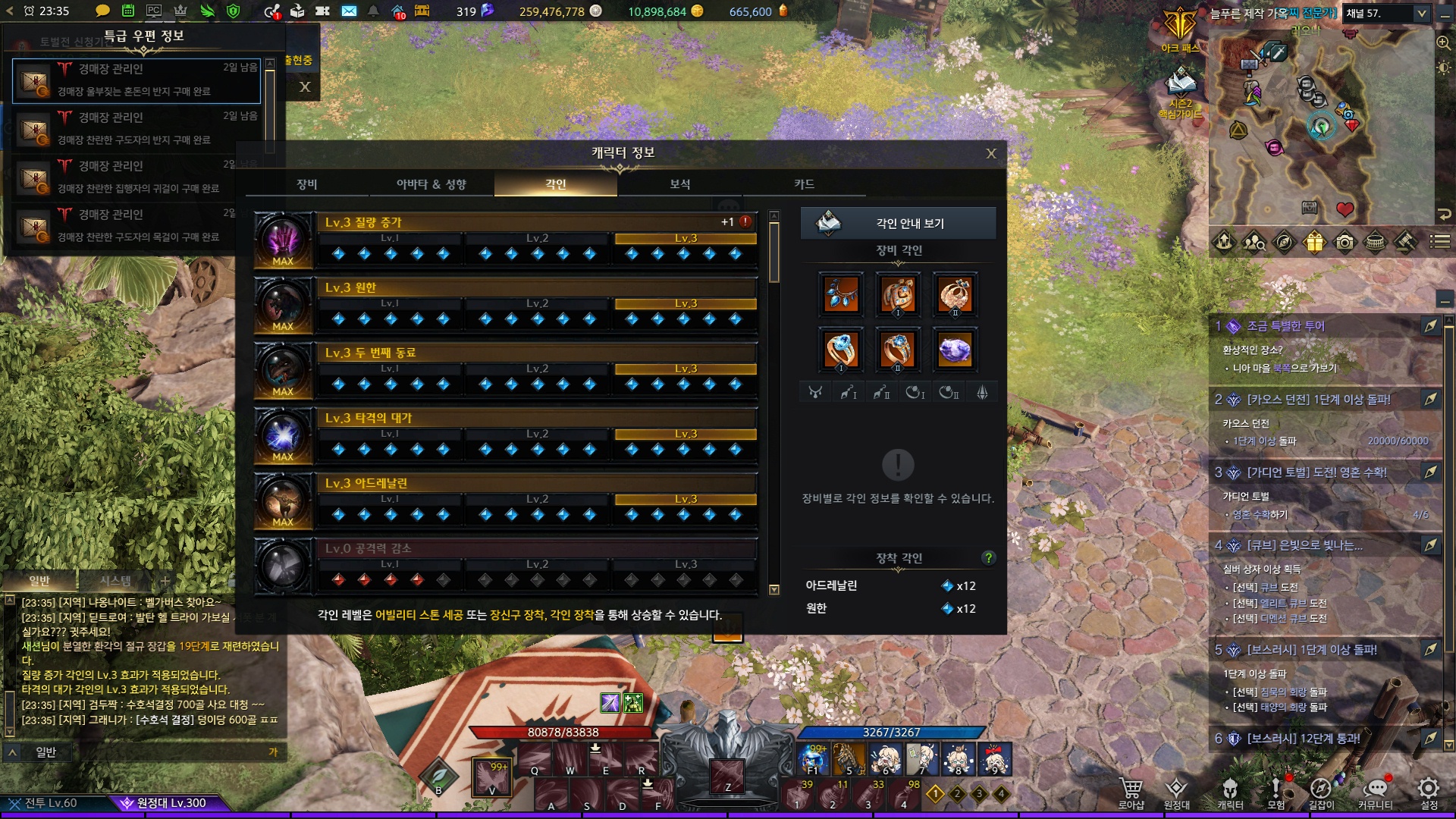The height and width of the screenshot is (819, 1456).
Task: Select the necklace equipment engraving slot
Action: (x=841, y=294)
